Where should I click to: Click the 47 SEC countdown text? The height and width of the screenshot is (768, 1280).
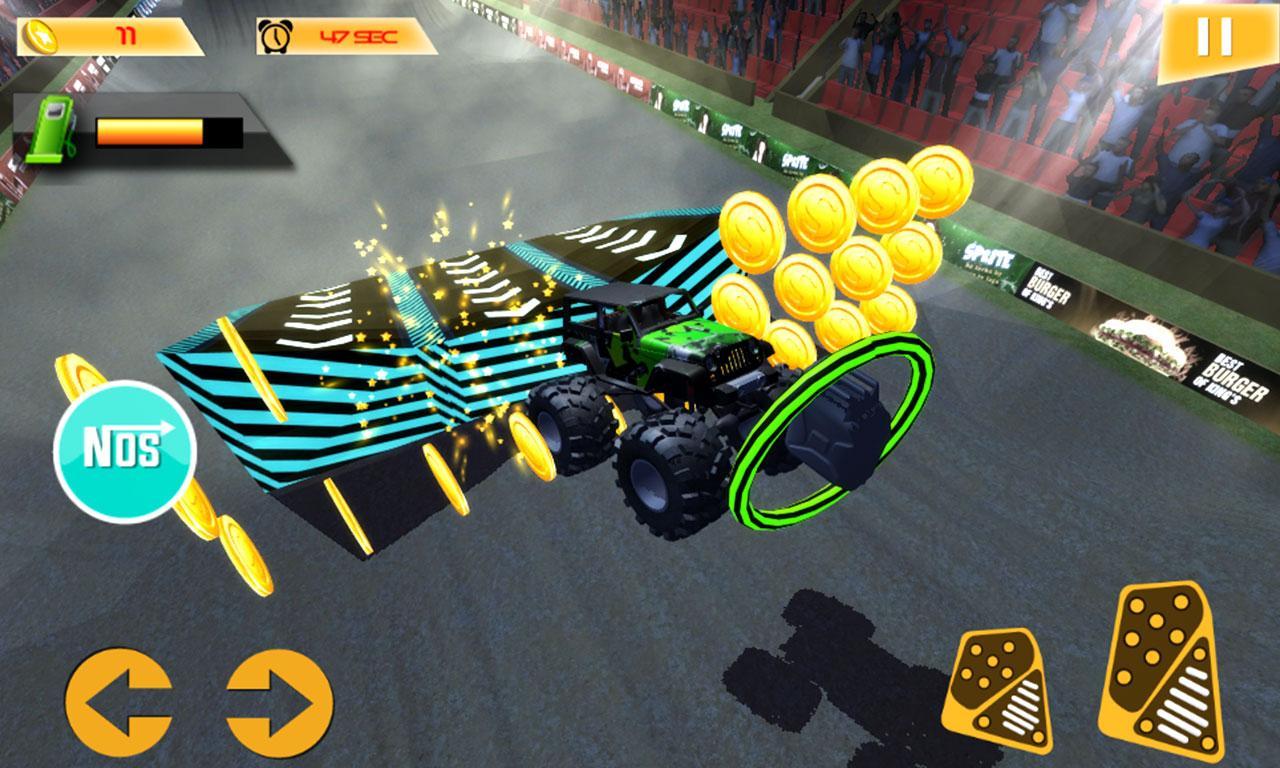point(360,37)
